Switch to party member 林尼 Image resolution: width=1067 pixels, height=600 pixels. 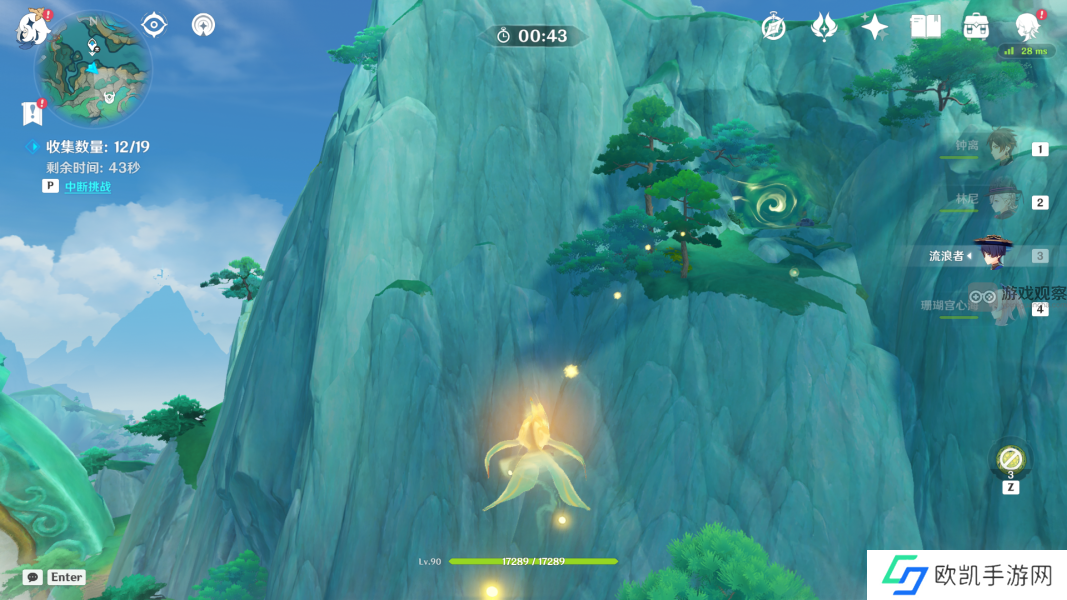pos(1001,200)
